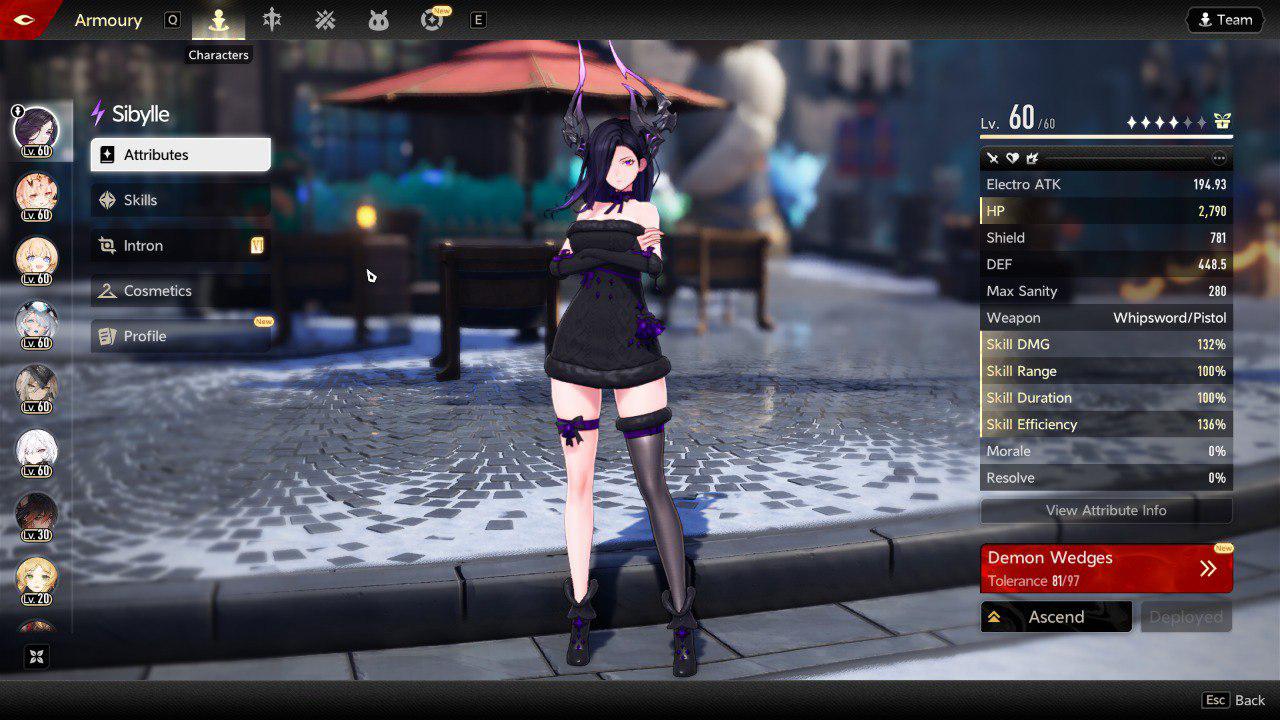Click the four-point icon below character list
The image size is (1280, 720).
[x=36, y=656]
